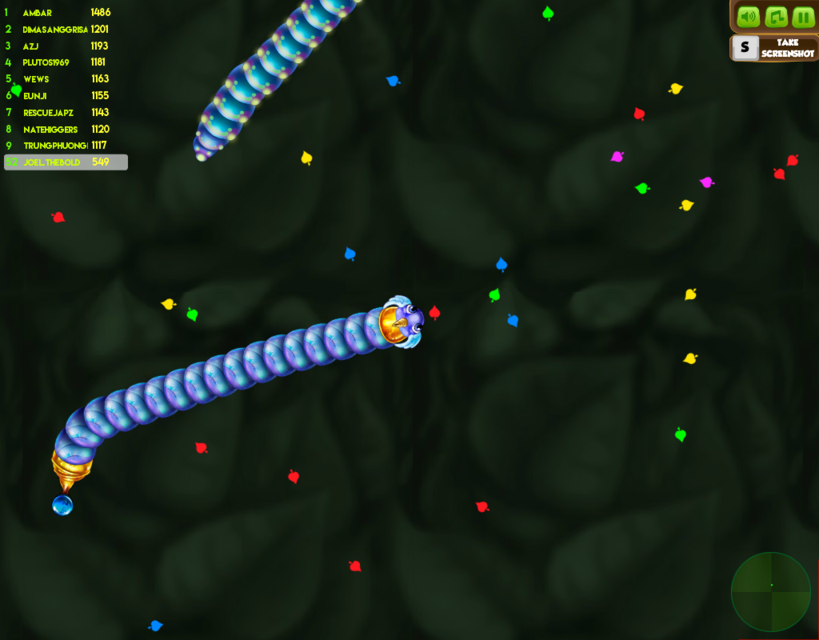Select the highlighted Joel.TheBold leaderboard row
The image size is (819, 640).
point(66,162)
